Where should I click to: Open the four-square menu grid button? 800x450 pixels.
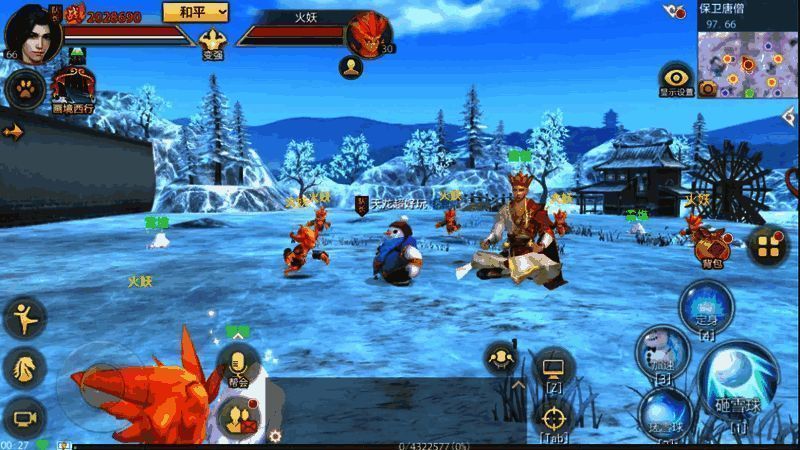768,246
